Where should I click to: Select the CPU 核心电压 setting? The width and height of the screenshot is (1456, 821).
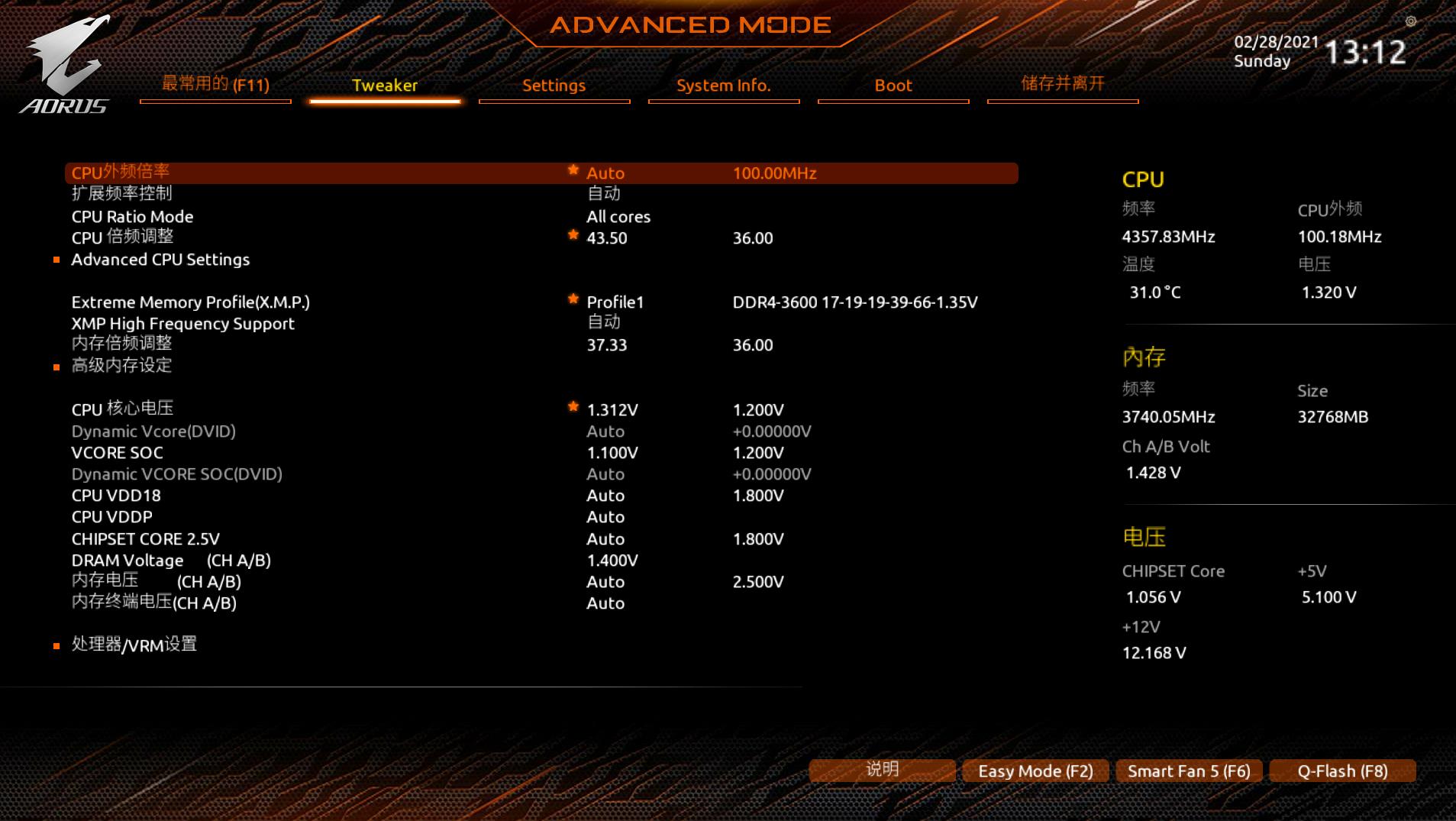click(122, 409)
